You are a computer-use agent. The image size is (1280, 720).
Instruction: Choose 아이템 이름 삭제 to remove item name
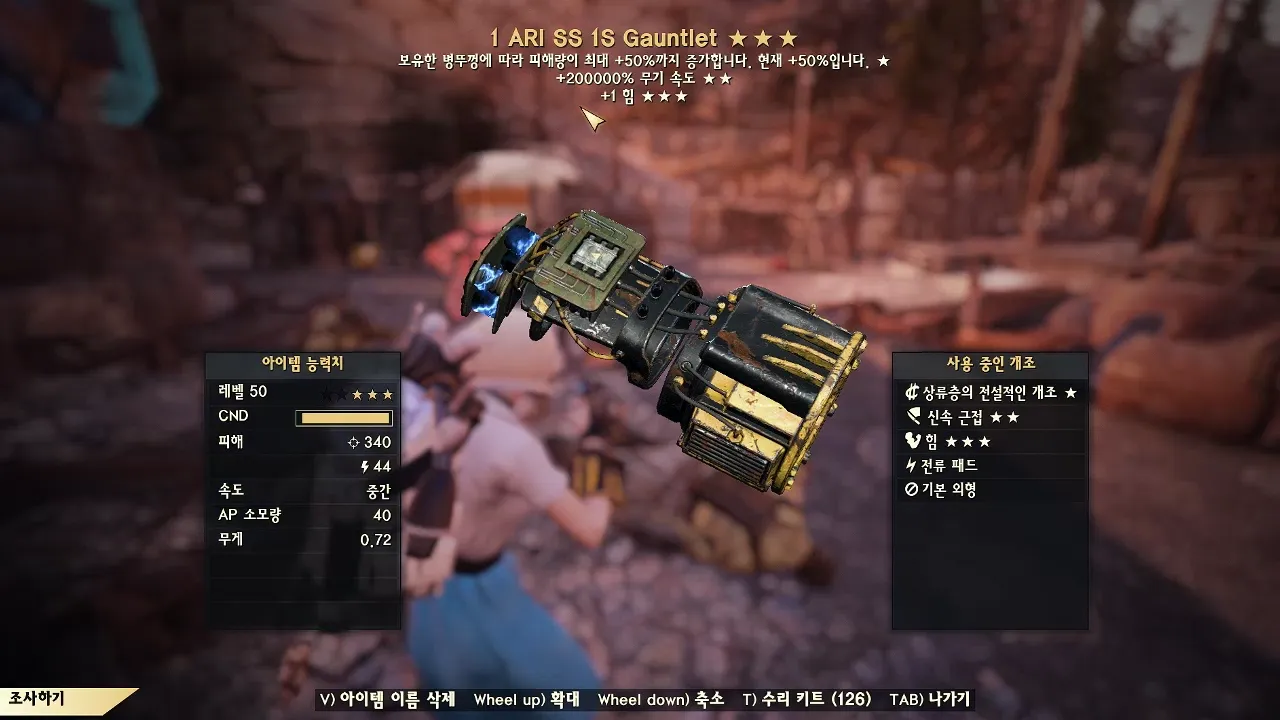pos(387,699)
